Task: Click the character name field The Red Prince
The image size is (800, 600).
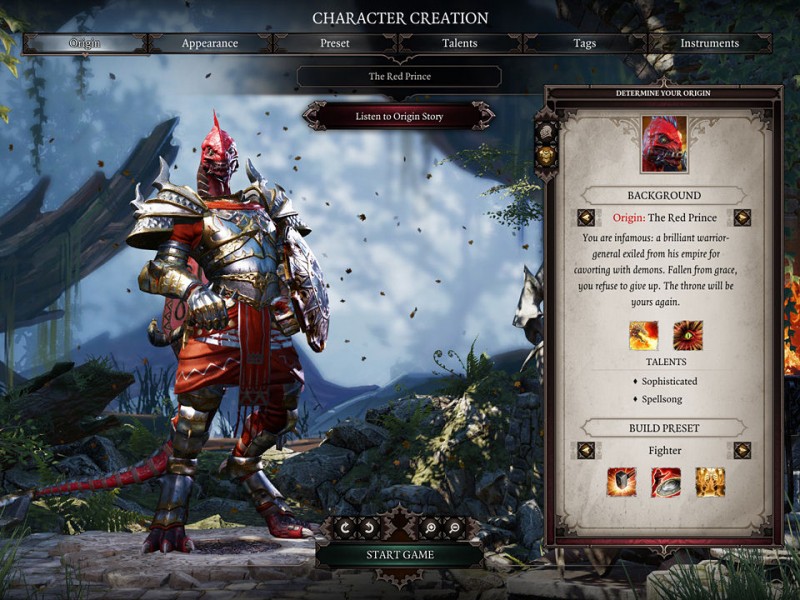Action: tap(399, 77)
